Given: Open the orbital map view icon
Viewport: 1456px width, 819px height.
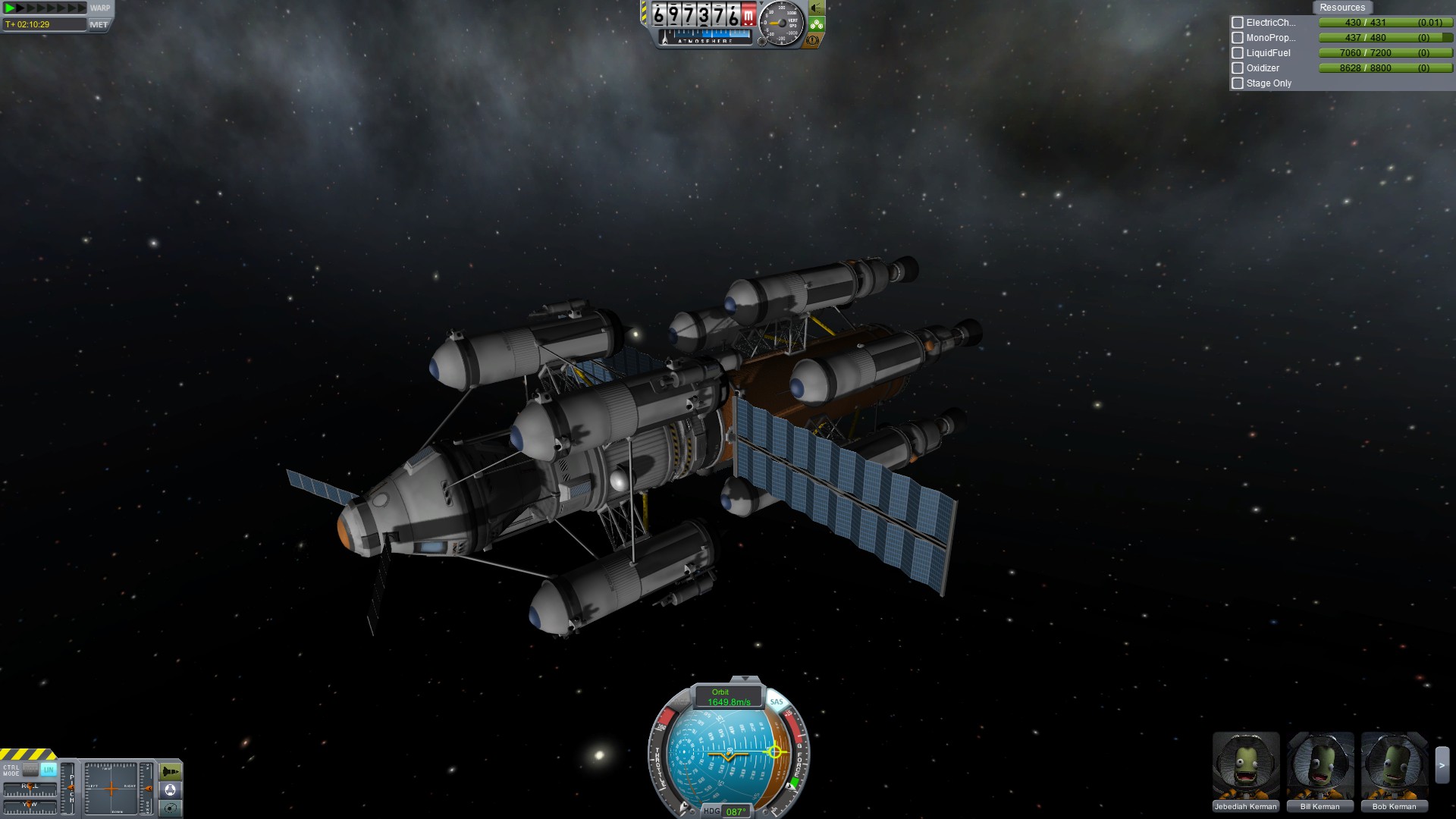Looking at the screenshot, I should (171, 808).
